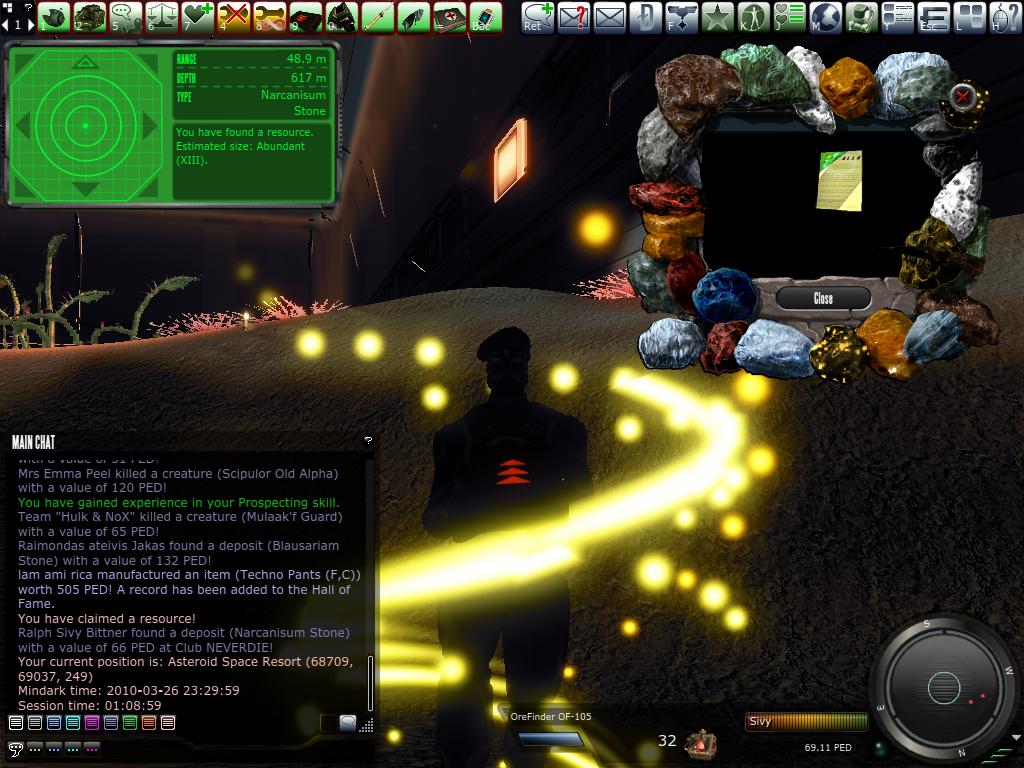Click the red X on the rock frame
Viewport: 1024px width, 768px height.
coord(962,97)
